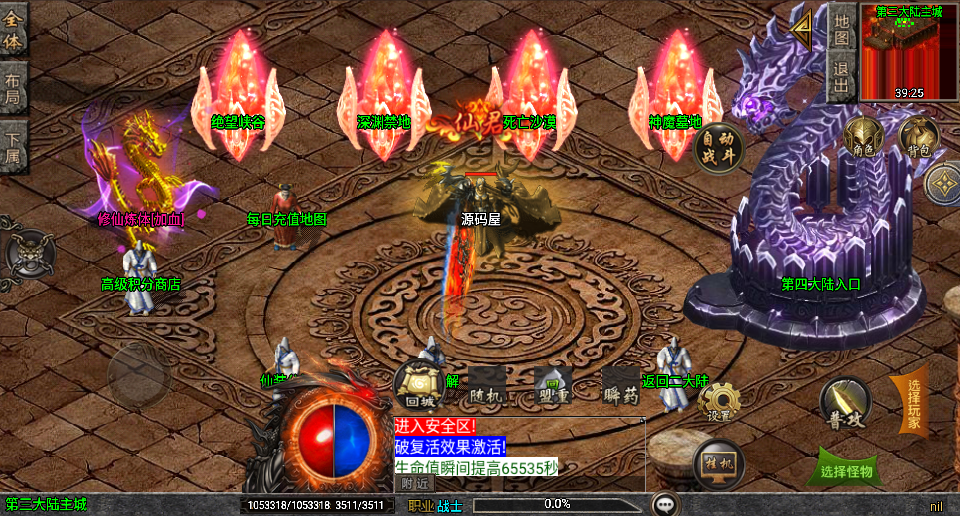960x516 pixels.
Task: Toggle 自动战斗 auto battle
Action: coord(719,149)
